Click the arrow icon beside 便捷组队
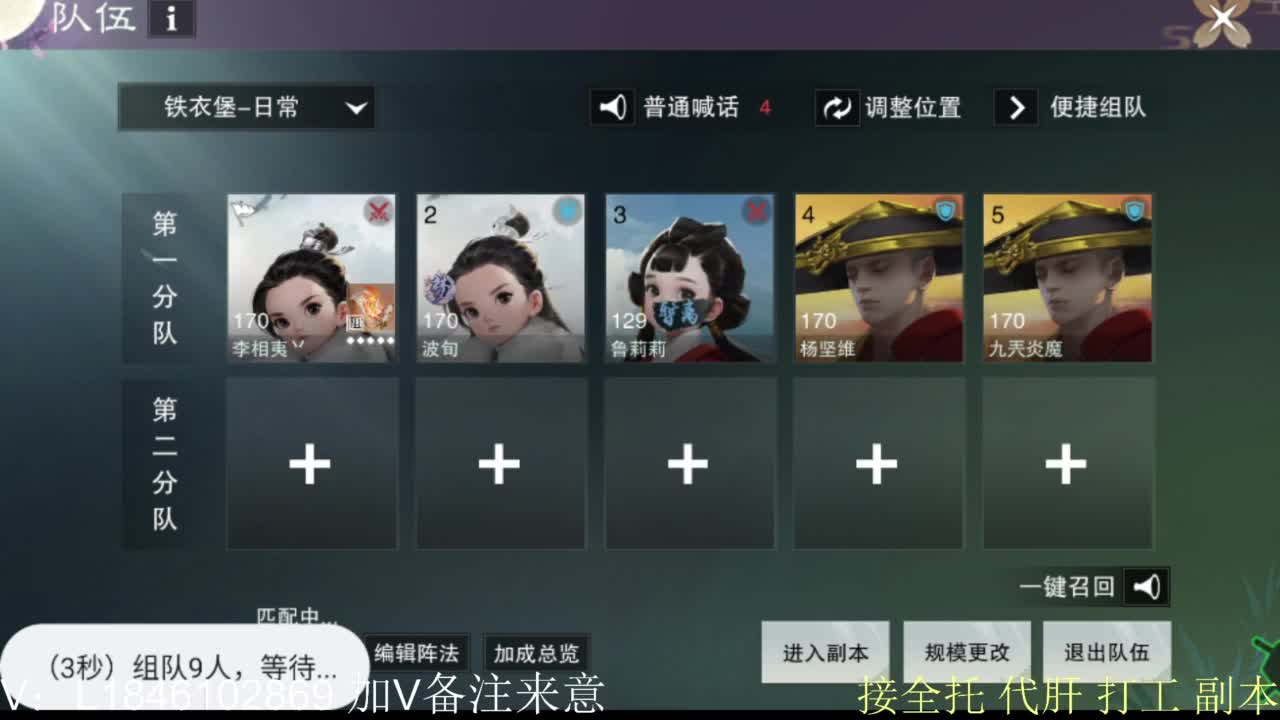This screenshot has width=1280, height=720. (1016, 108)
